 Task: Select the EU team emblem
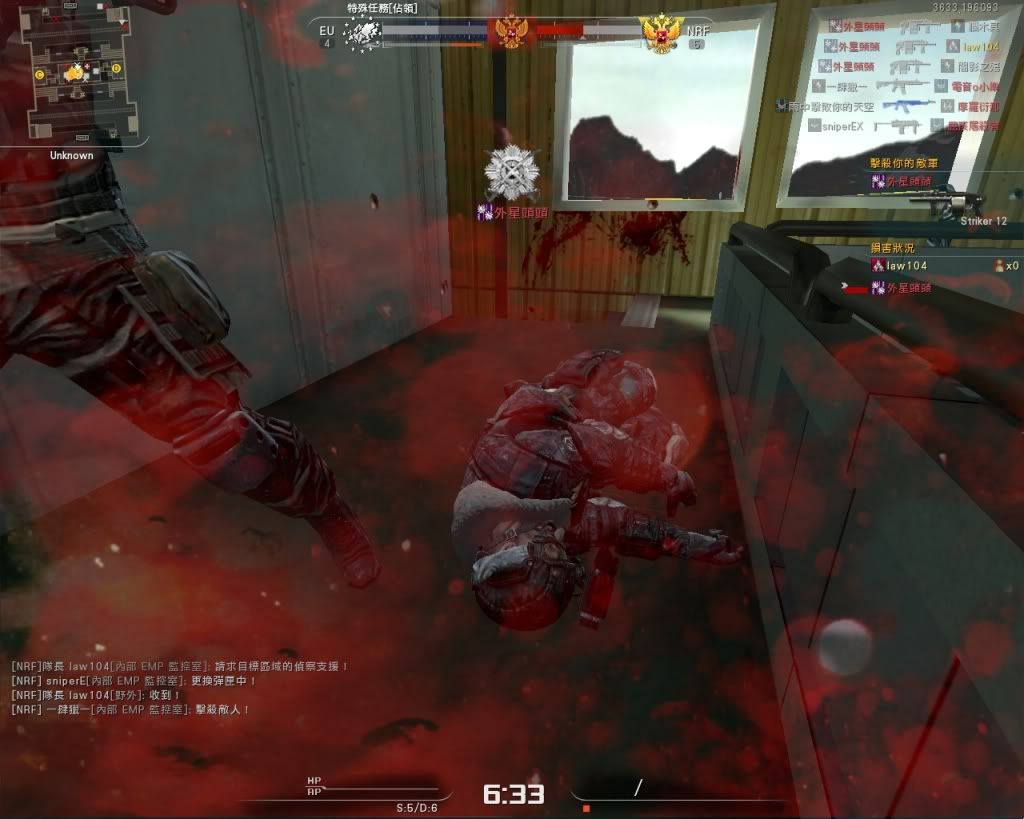click(363, 33)
